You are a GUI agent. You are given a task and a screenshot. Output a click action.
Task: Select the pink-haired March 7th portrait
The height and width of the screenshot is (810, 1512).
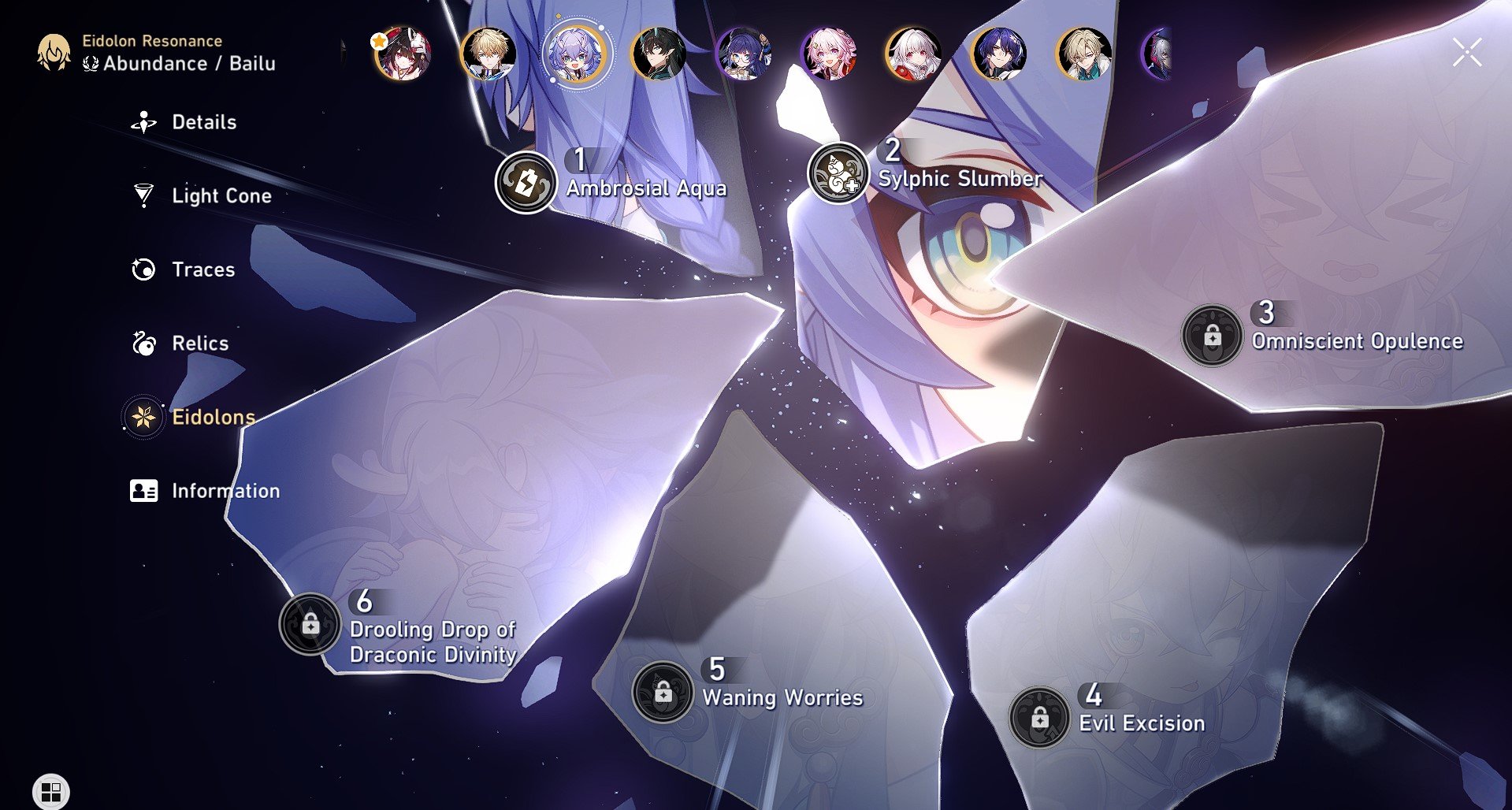(829, 54)
